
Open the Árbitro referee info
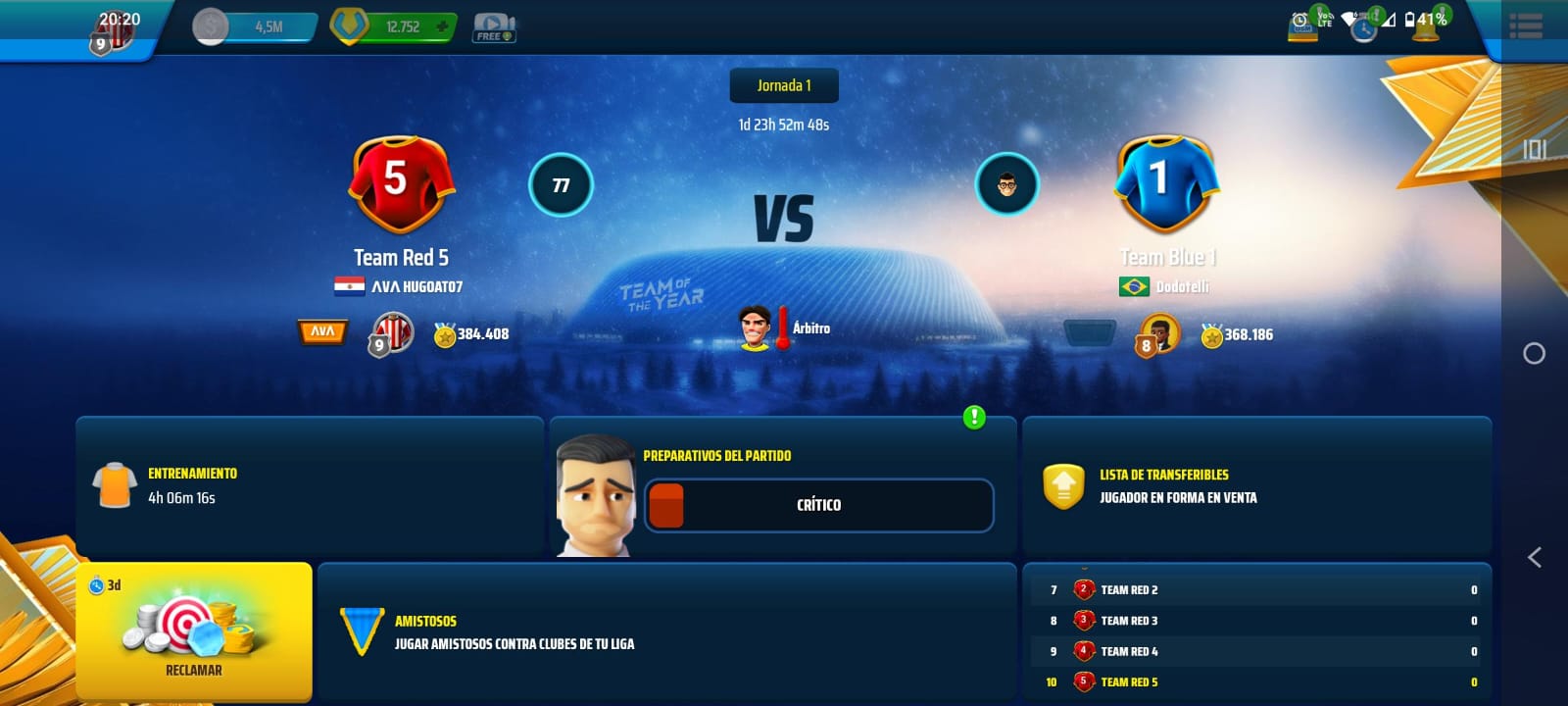coord(783,328)
